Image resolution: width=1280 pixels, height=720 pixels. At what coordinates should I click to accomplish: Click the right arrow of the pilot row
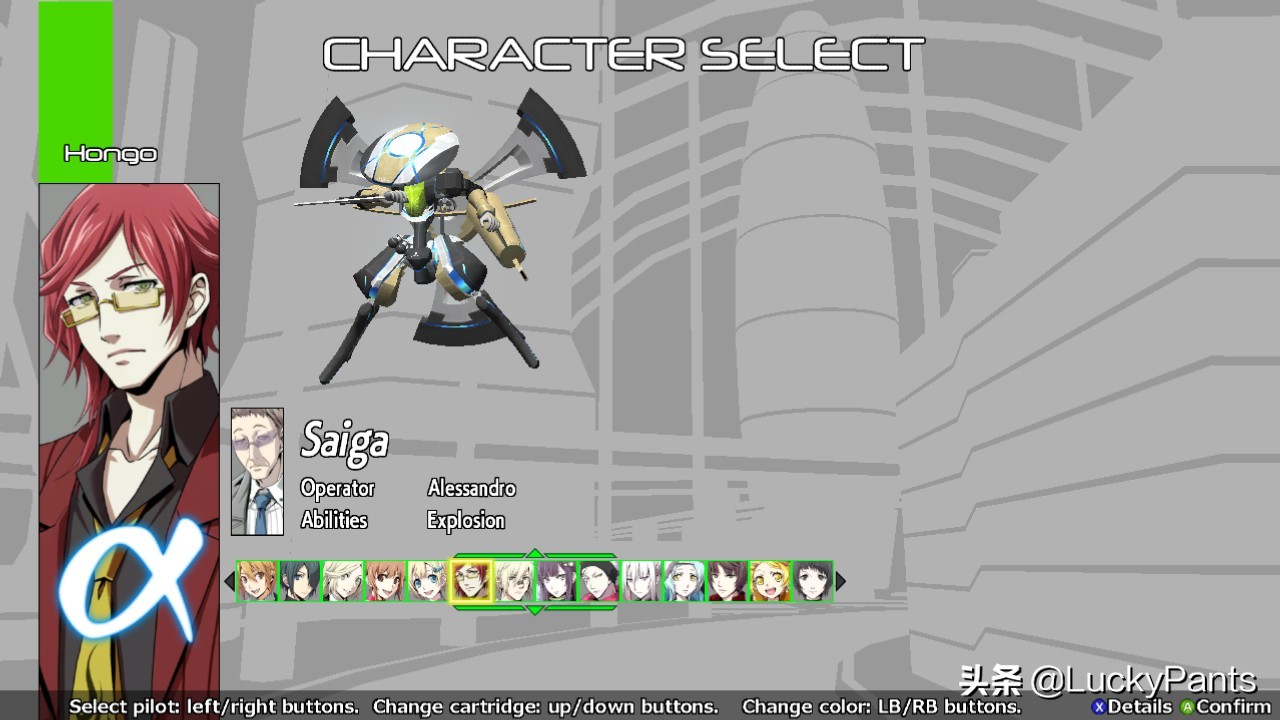coord(841,581)
